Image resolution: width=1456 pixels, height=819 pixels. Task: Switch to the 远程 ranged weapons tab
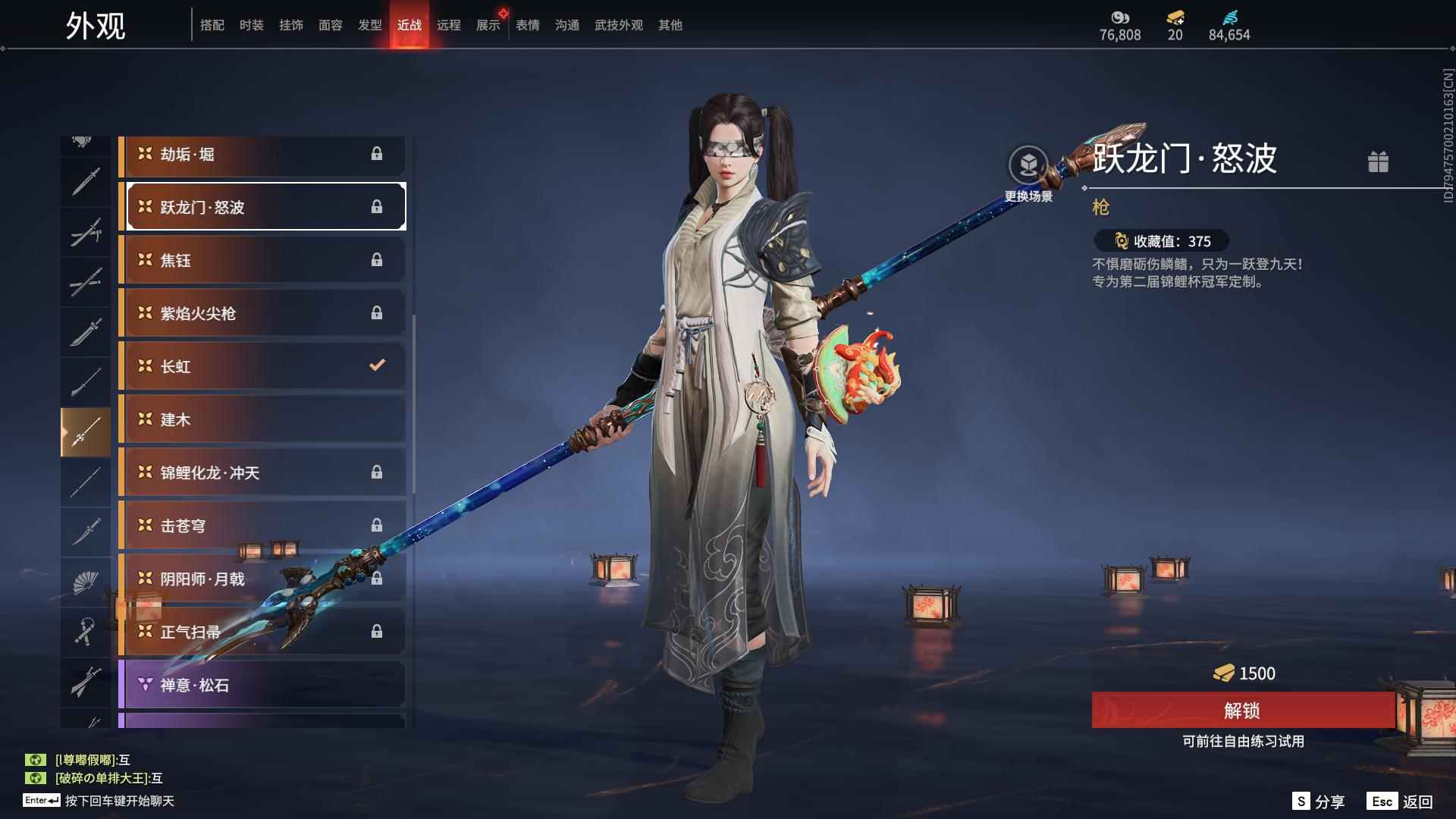(450, 24)
